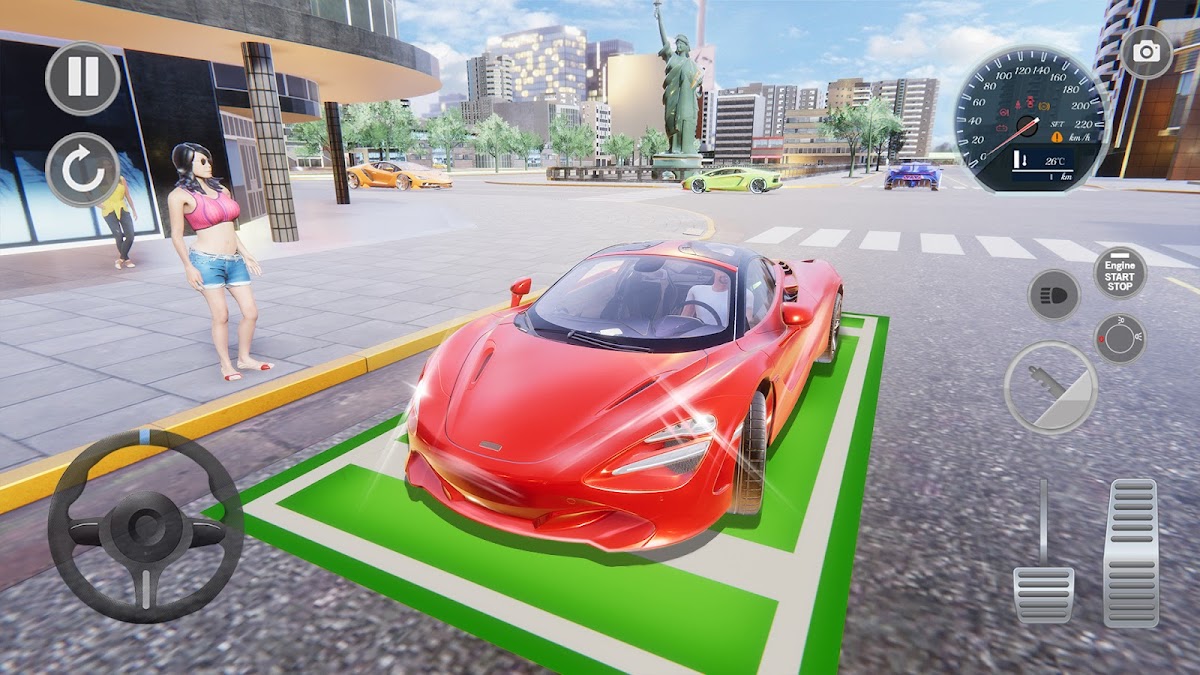Click the steering wheel control
The image size is (1200, 675).
[x=146, y=527]
